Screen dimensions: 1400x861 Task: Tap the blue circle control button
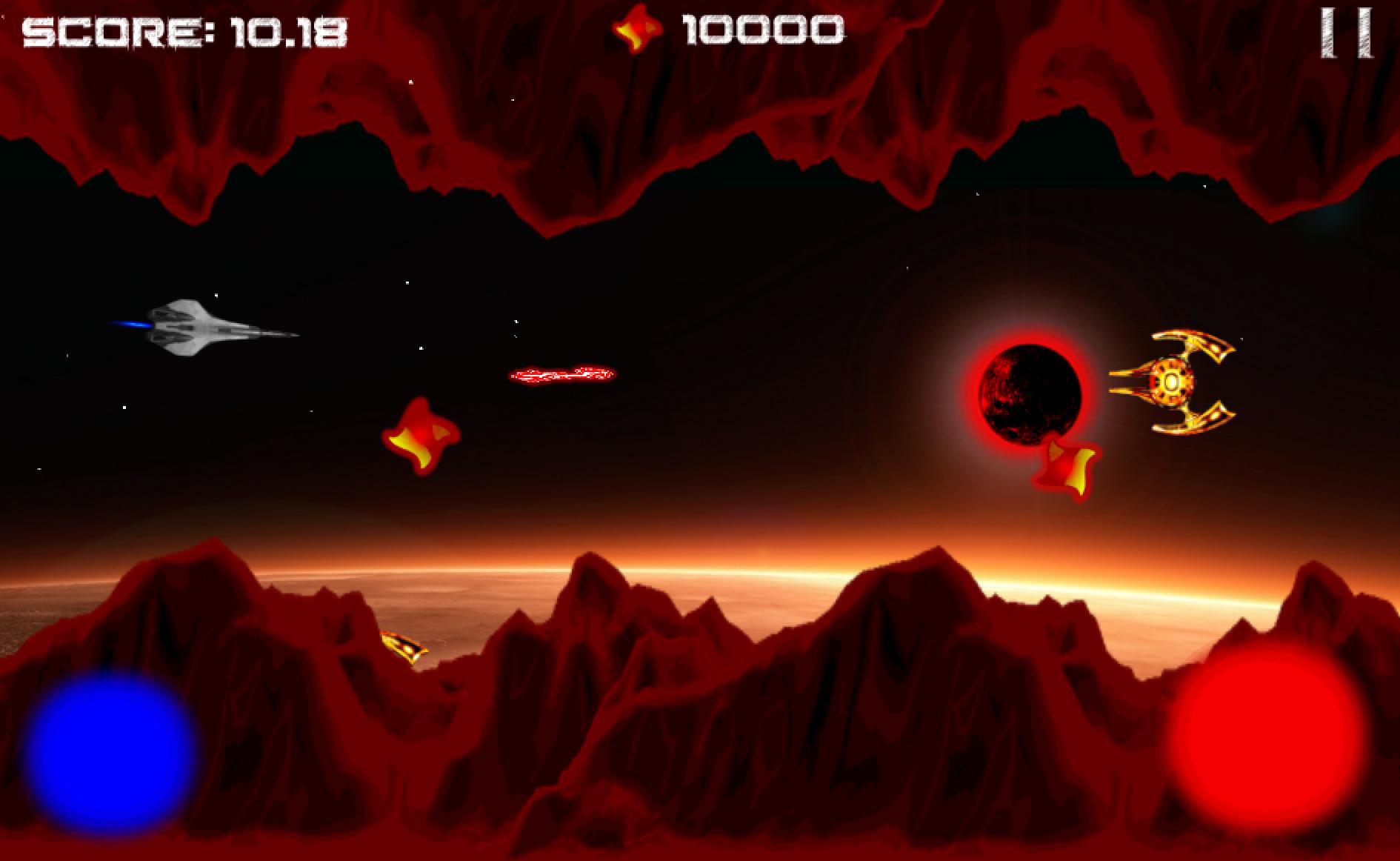pyautogui.click(x=110, y=754)
